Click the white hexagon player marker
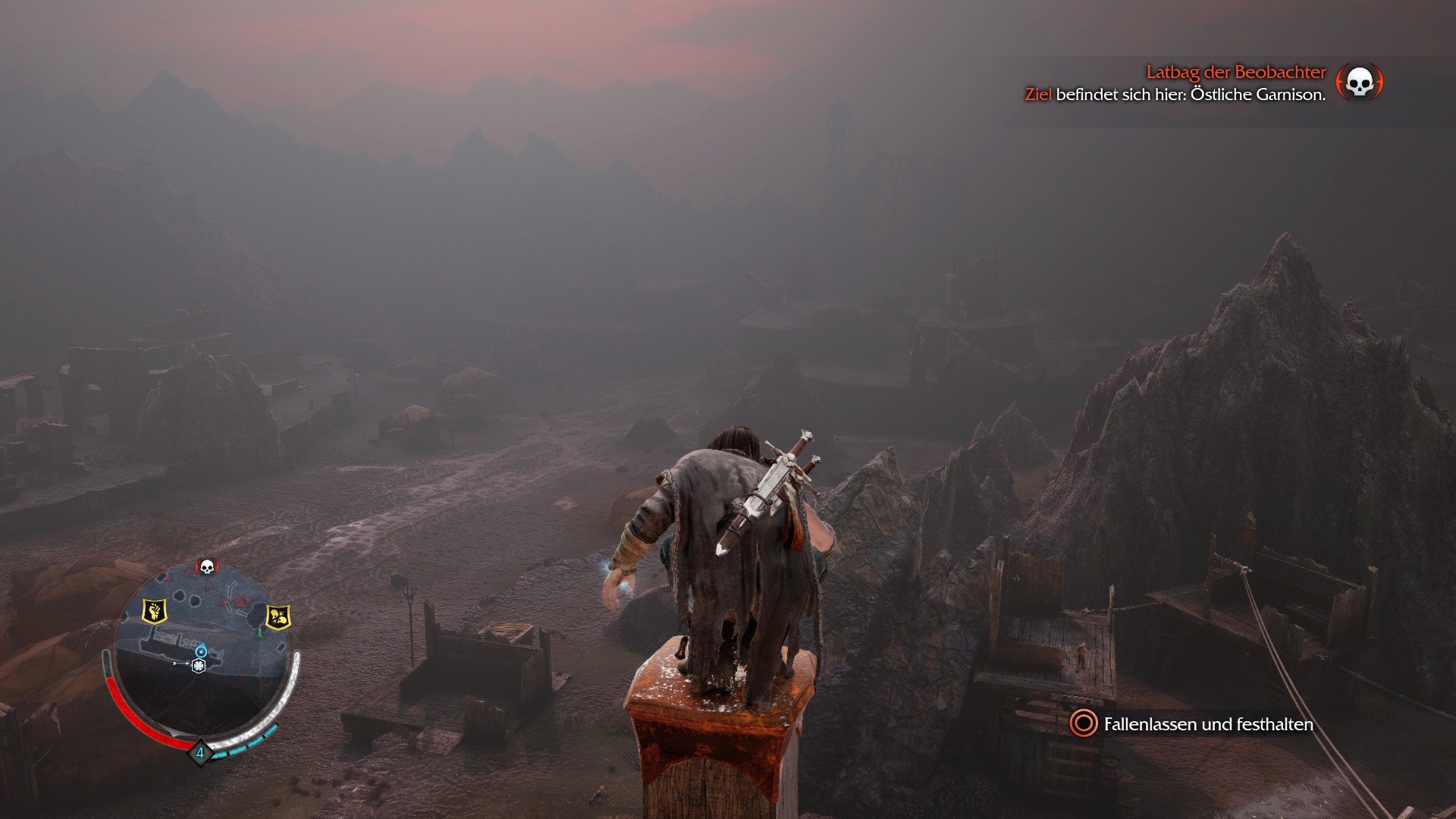The width and height of the screenshot is (1456, 819). [x=199, y=667]
